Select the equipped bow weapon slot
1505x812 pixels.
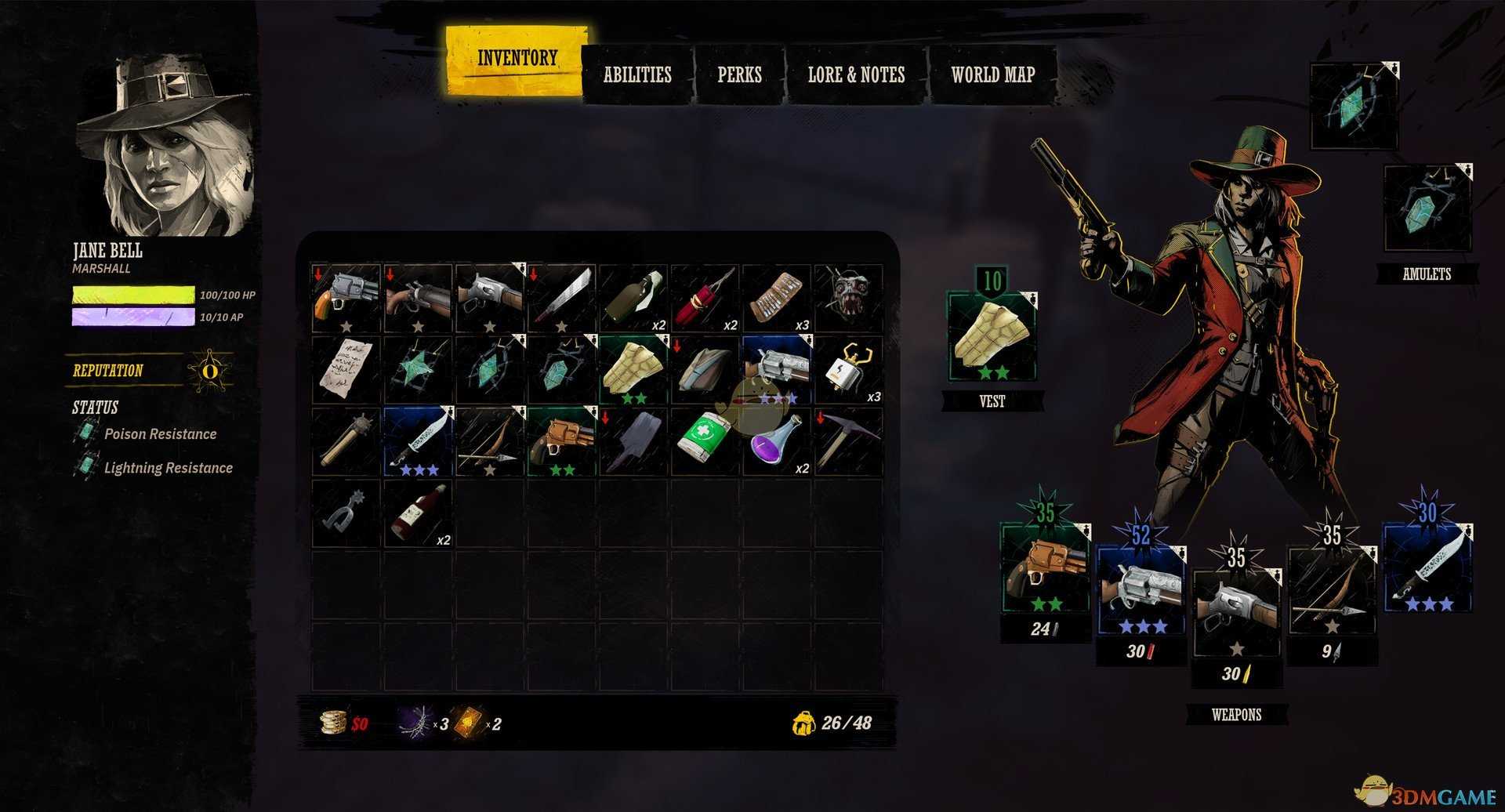tap(1331, 593)
